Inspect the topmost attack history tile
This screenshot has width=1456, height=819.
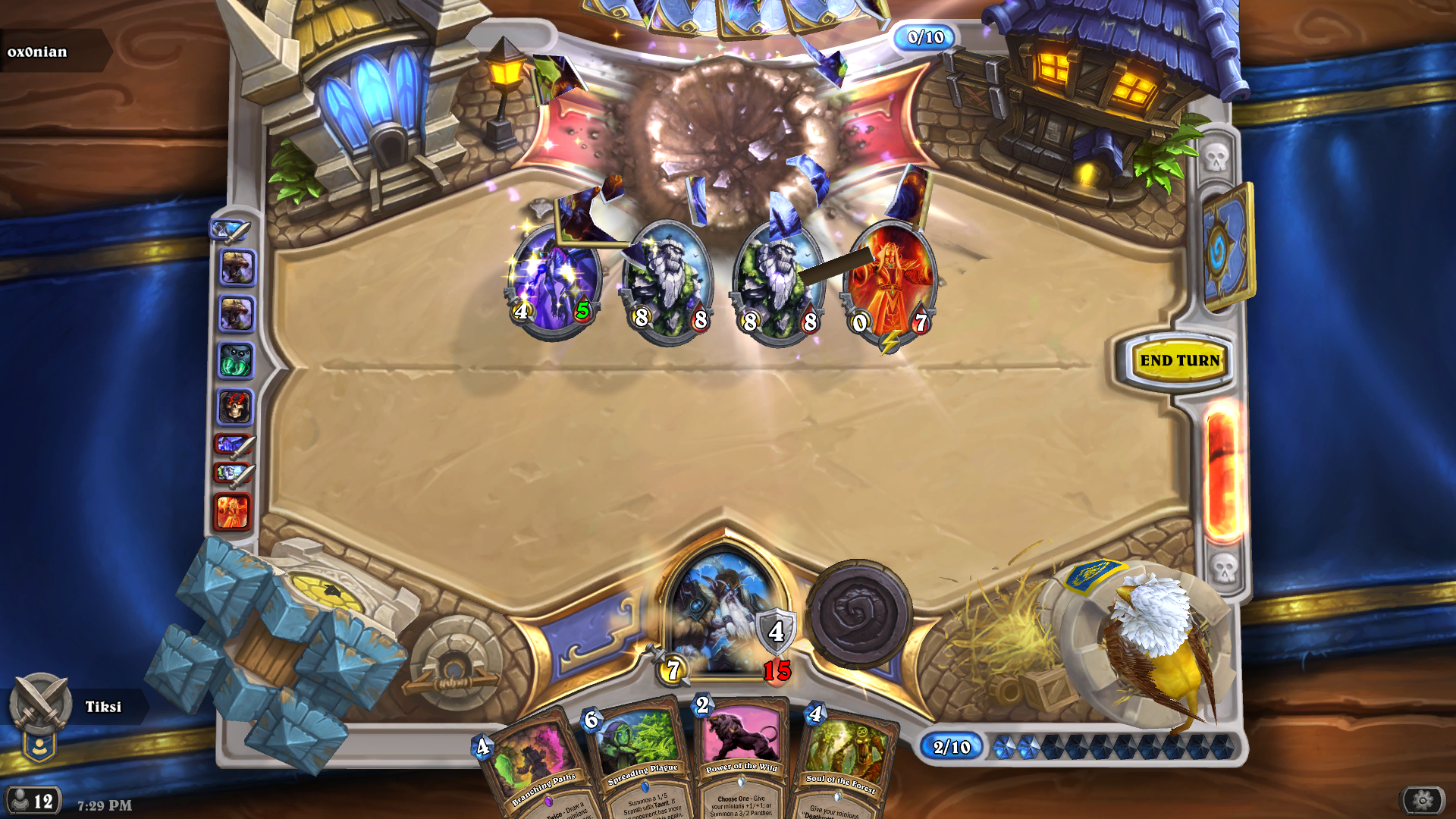tap(231, 231)
